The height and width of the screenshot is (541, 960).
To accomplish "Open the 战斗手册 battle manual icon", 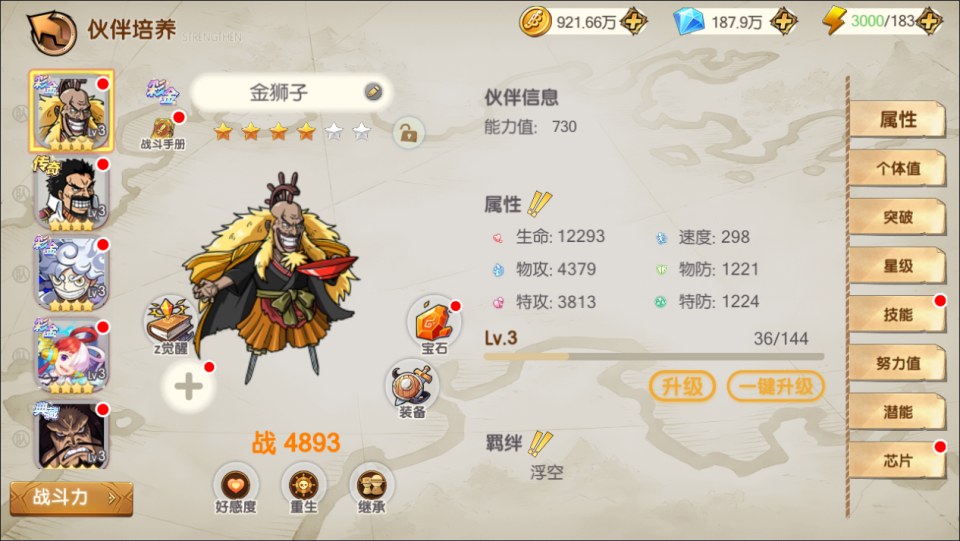I will [163, 129].
